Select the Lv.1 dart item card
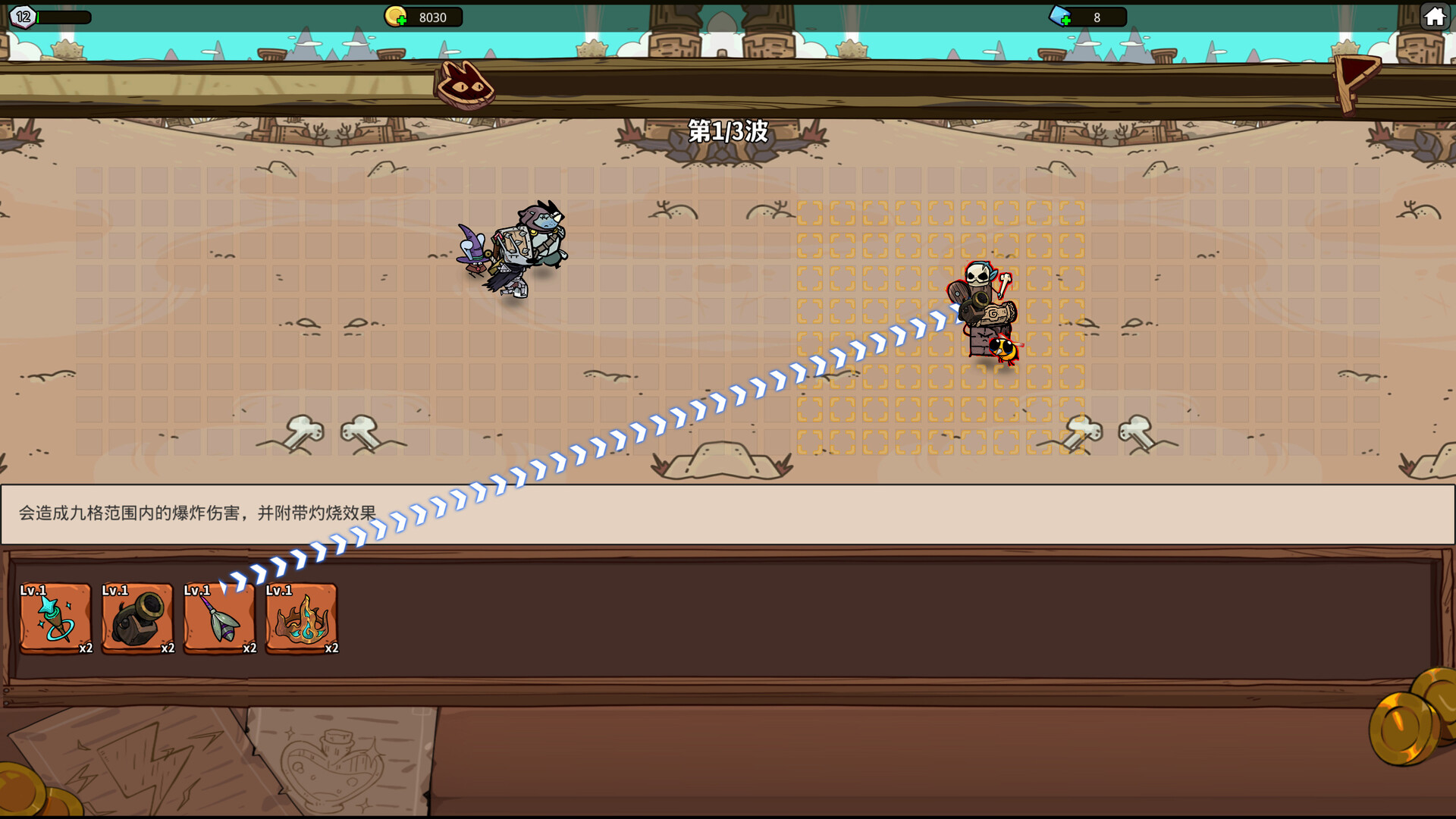Viewport: 1456px width, 819px height. (x=219, y=620)
